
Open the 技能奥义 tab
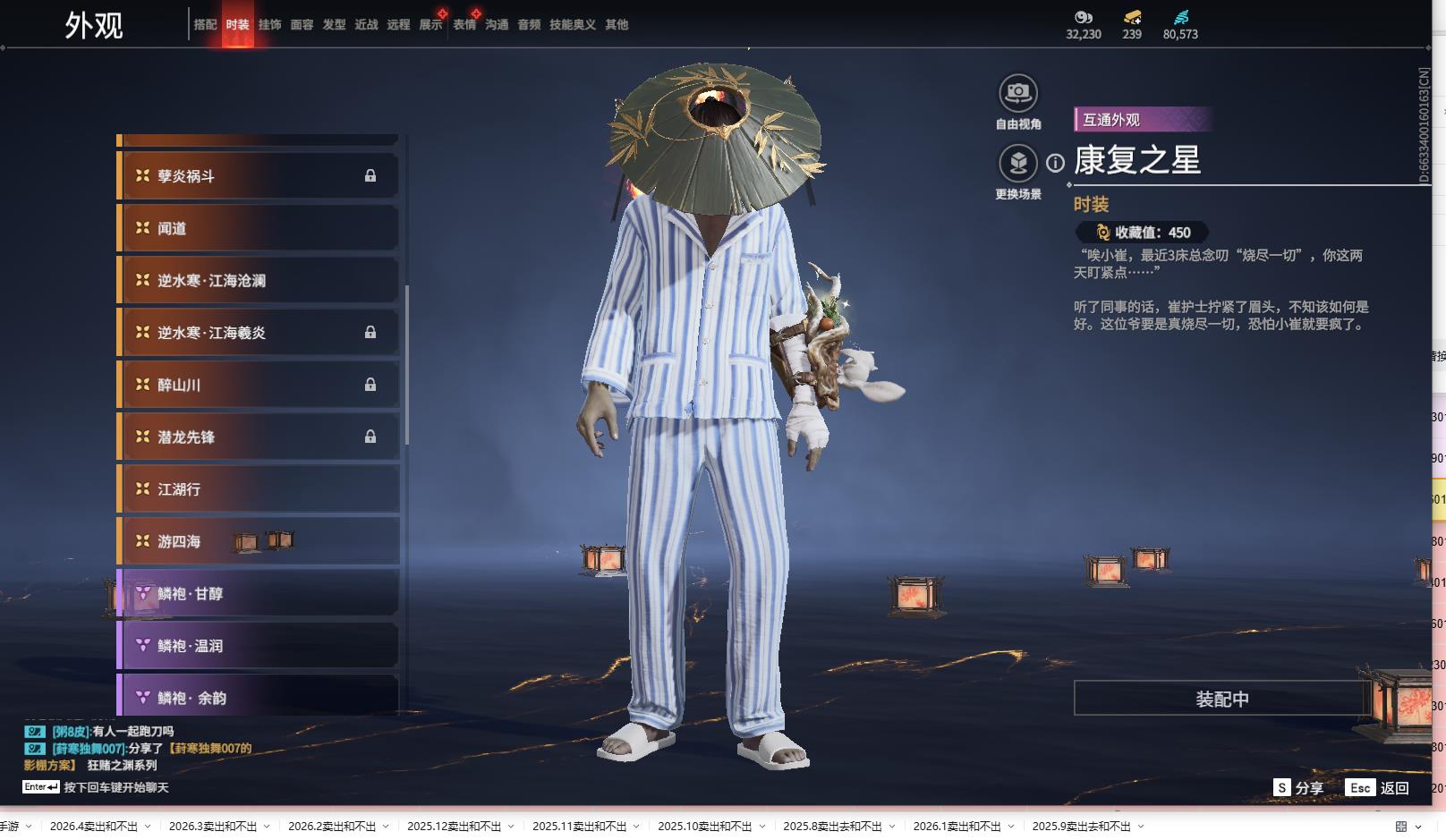click(x=572, y=25)
